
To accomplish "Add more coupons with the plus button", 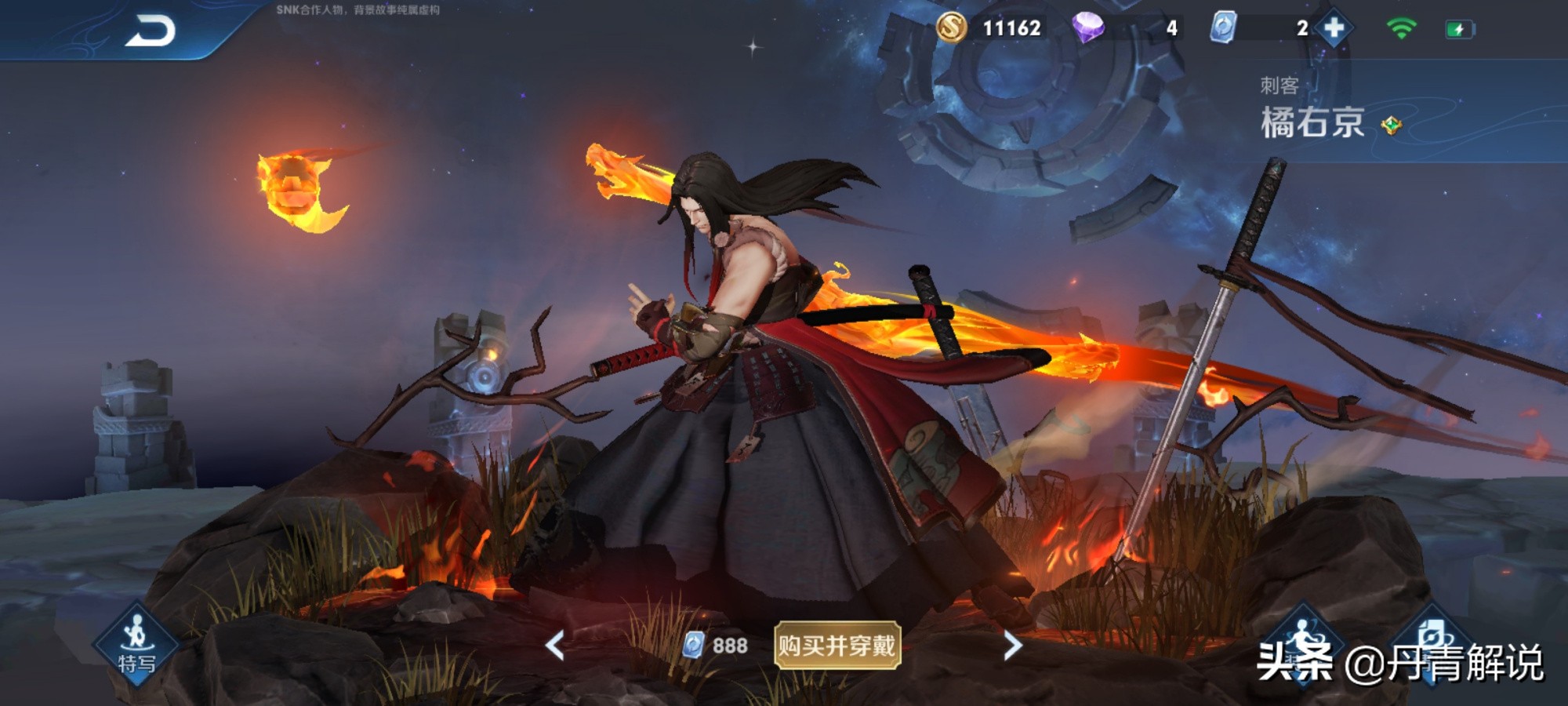I will click(1334, 28).
